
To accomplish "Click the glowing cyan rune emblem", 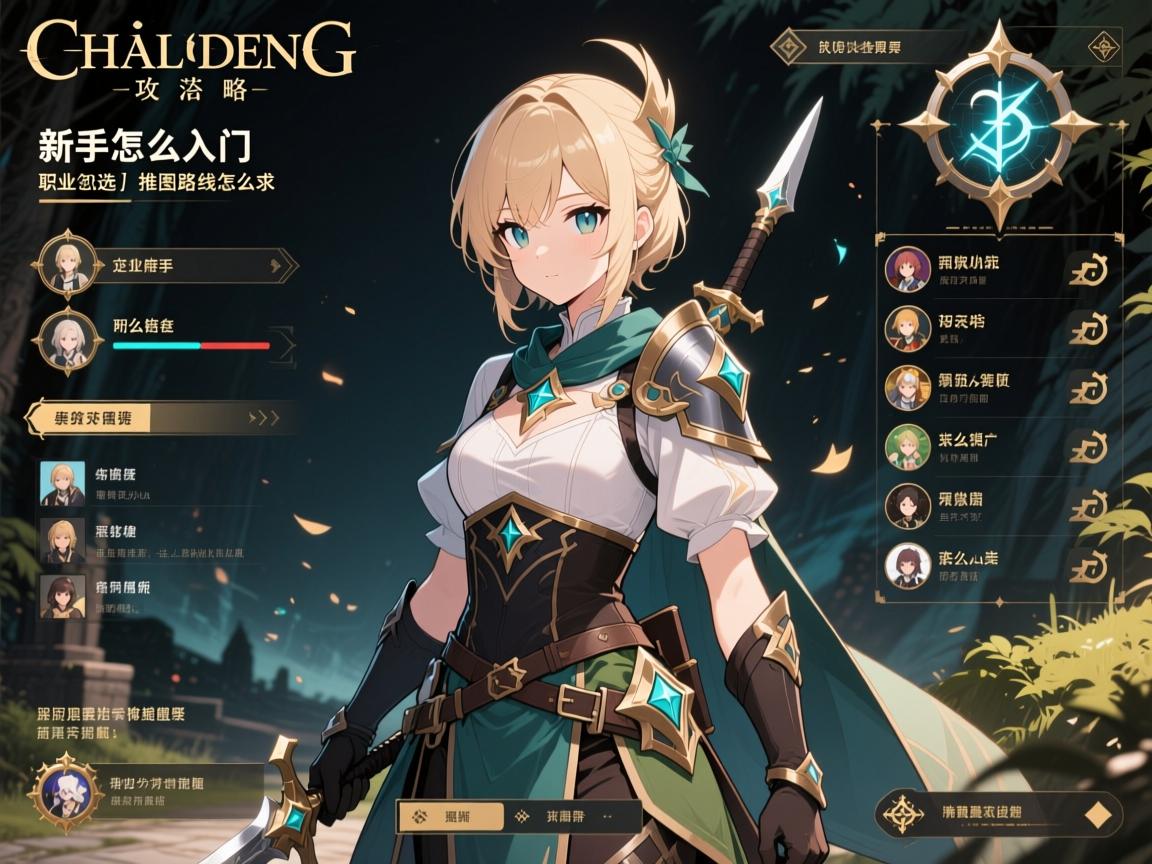I will 998,127.
